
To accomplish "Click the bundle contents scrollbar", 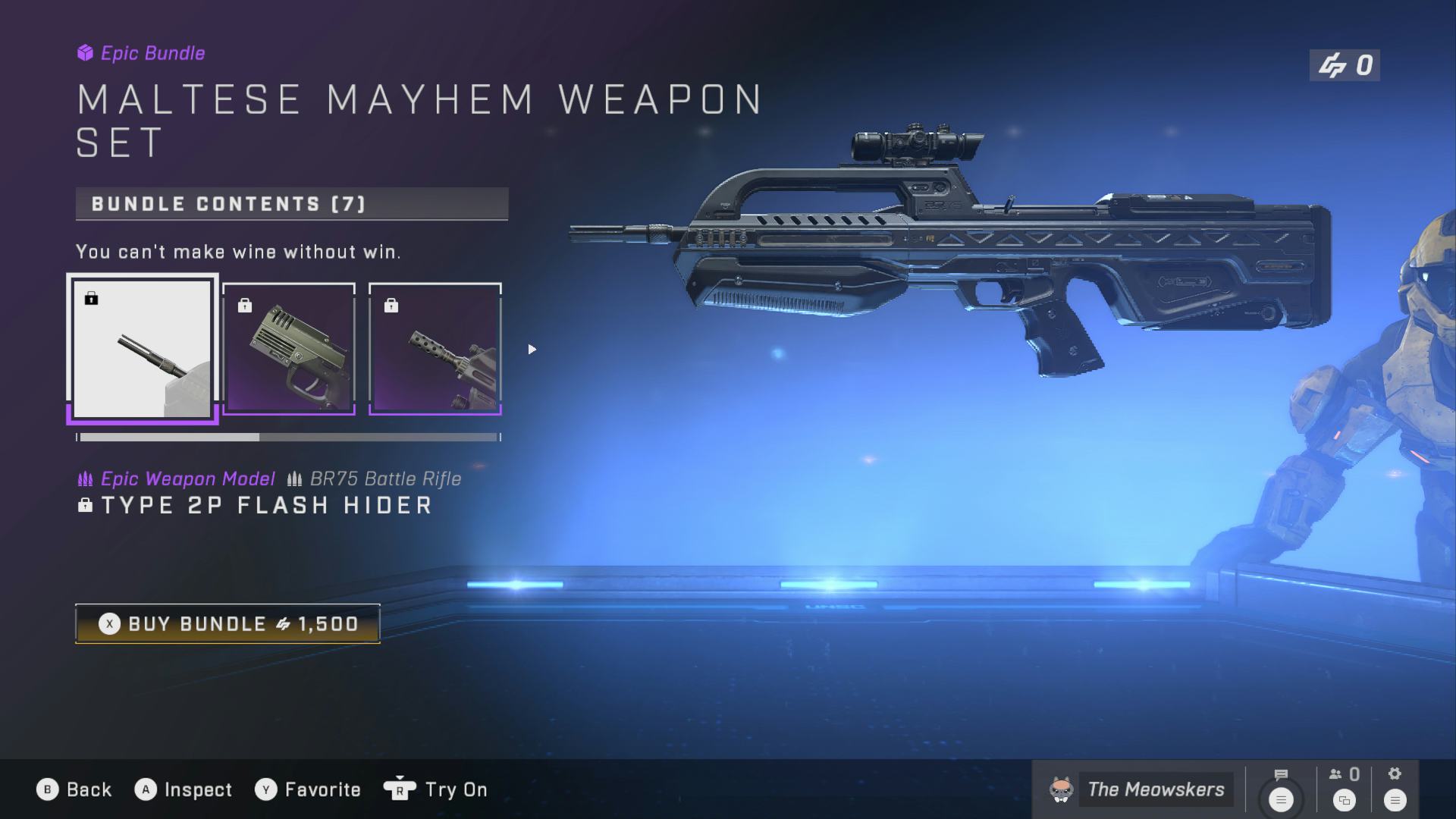I will click(x=288, y=438).
